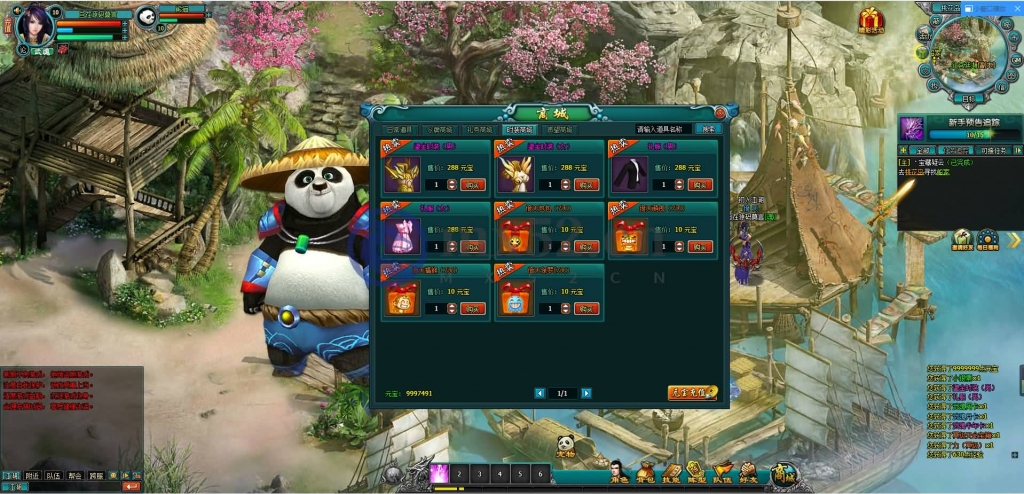The height and width of the screenshot is (494, 1024).
Task: Click the 搜索 search button in the shop
Action: coord(707,129)
